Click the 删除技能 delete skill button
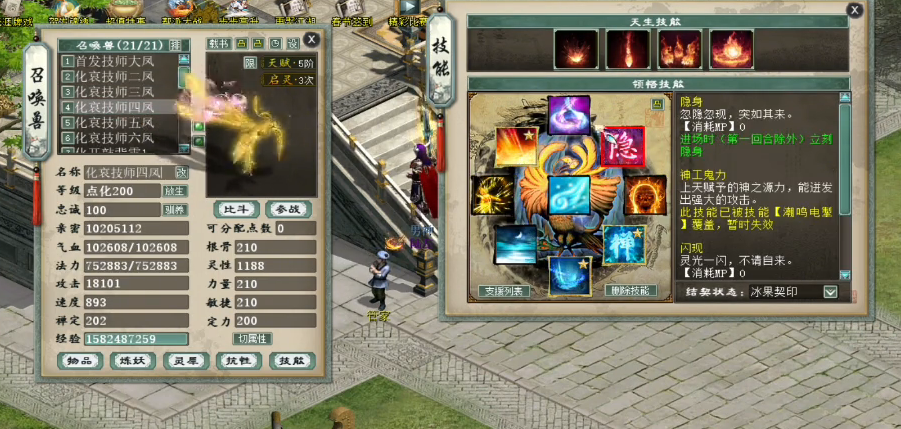 point(631,291)
